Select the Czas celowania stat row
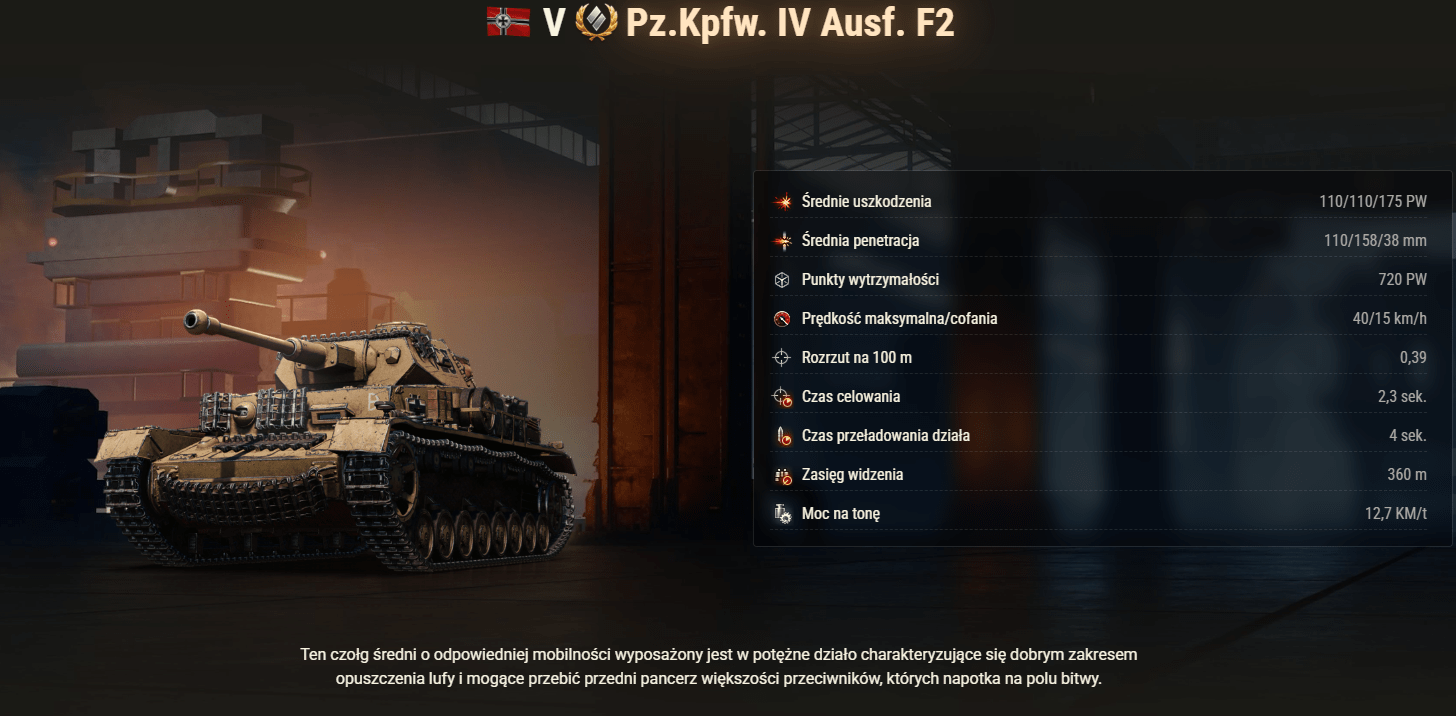 [1100, 397]
